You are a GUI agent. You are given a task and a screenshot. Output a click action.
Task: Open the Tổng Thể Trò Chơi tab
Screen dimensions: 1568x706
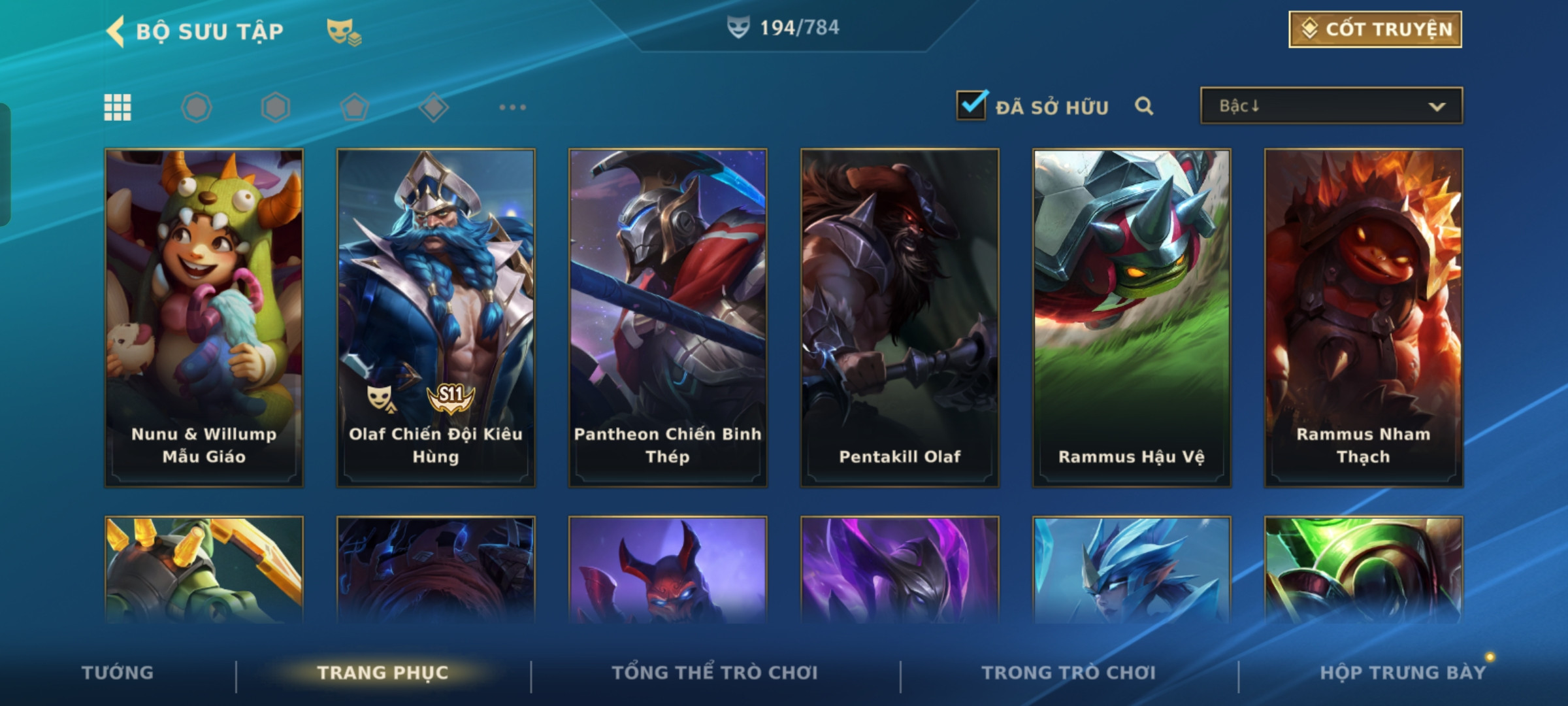pos(715,673)
